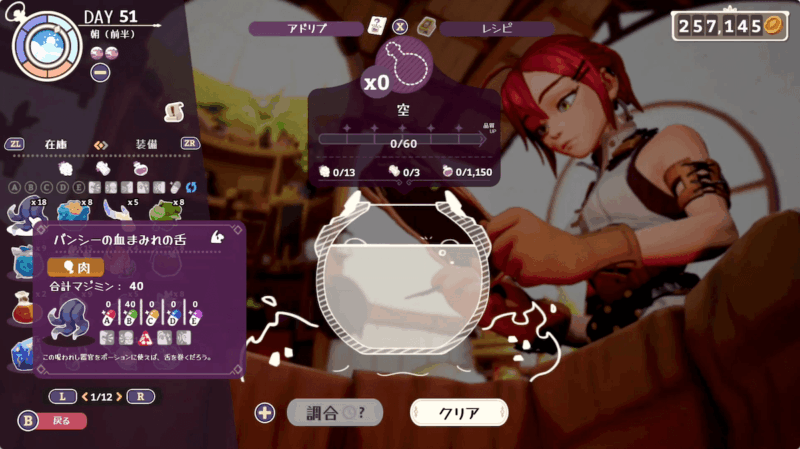
Task: Click the クリア (Clear) button
Action: 459,412
